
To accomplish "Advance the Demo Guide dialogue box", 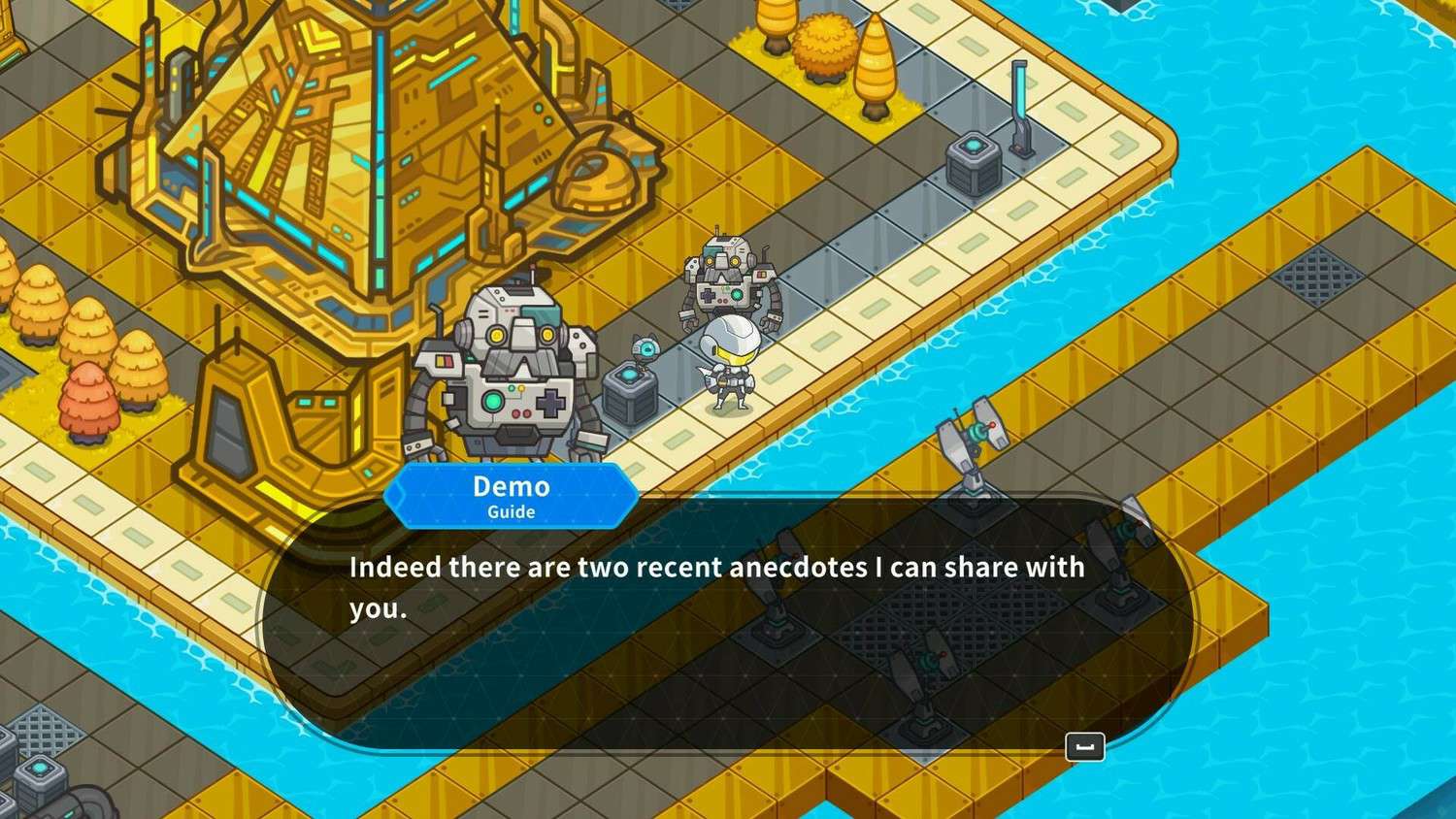I will (1084, 746).
